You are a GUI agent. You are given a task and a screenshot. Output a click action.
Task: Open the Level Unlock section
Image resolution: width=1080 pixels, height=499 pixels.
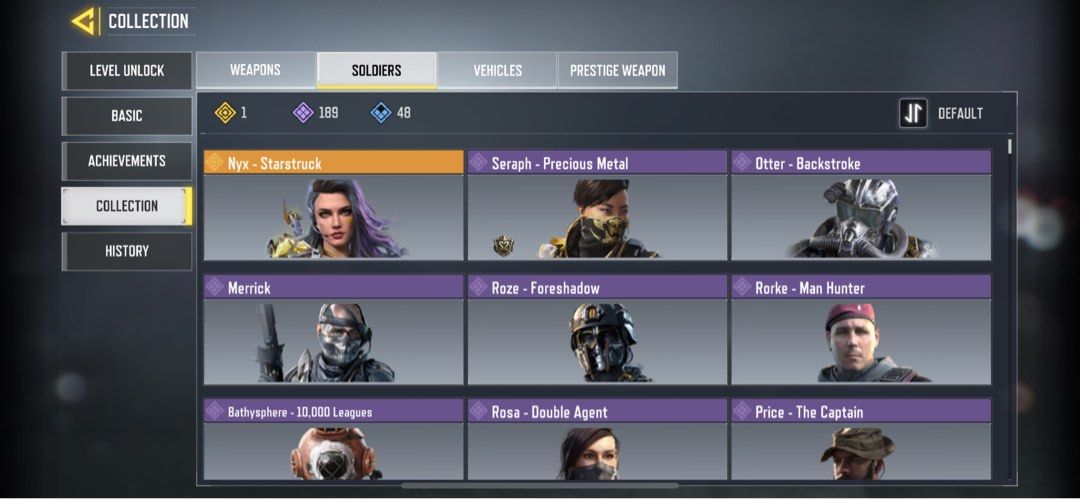127,71
